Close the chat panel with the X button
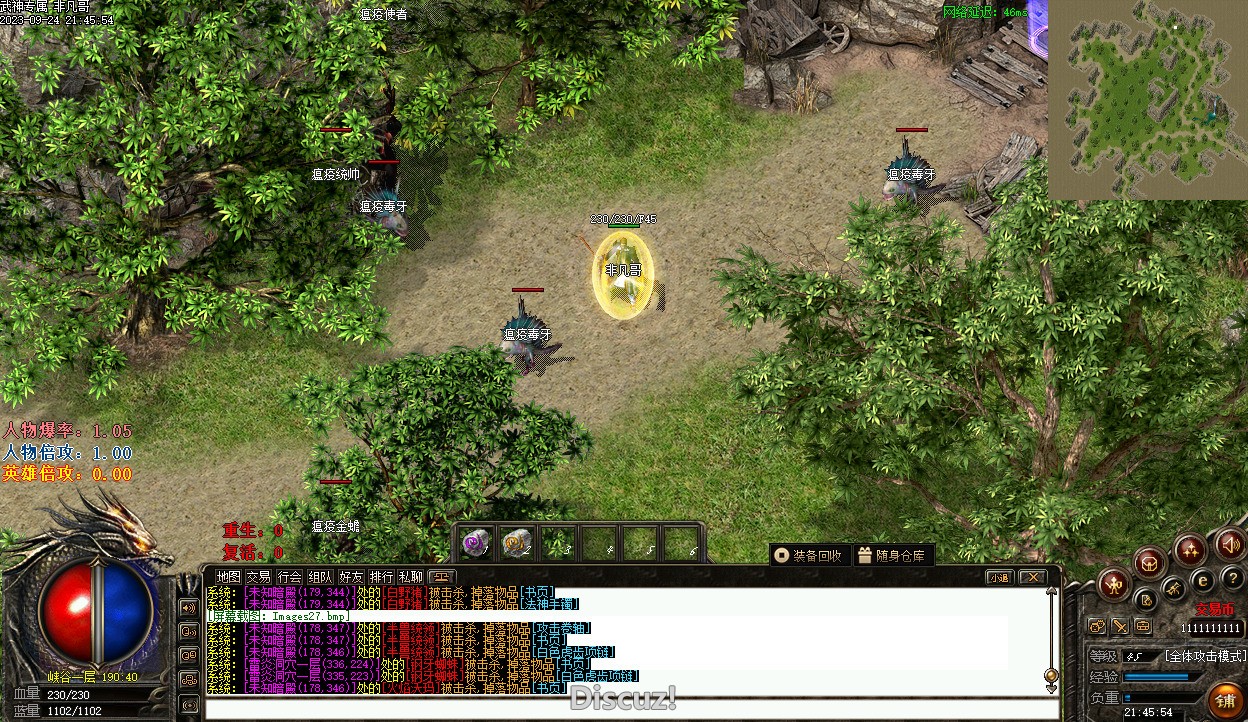1248x722 pixels. click(x=1032, y=577)
